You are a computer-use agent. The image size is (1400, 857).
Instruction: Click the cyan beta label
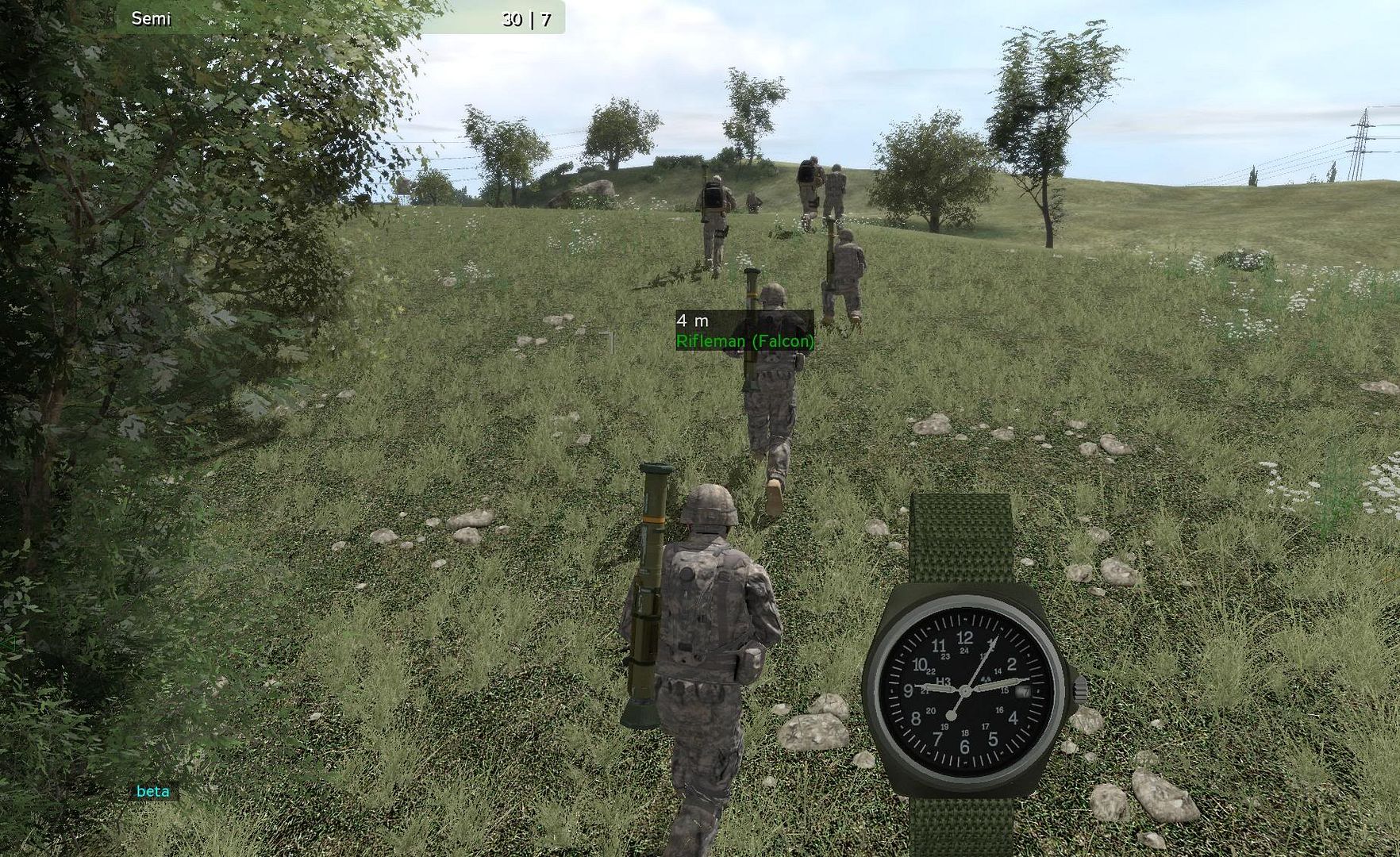153,791
